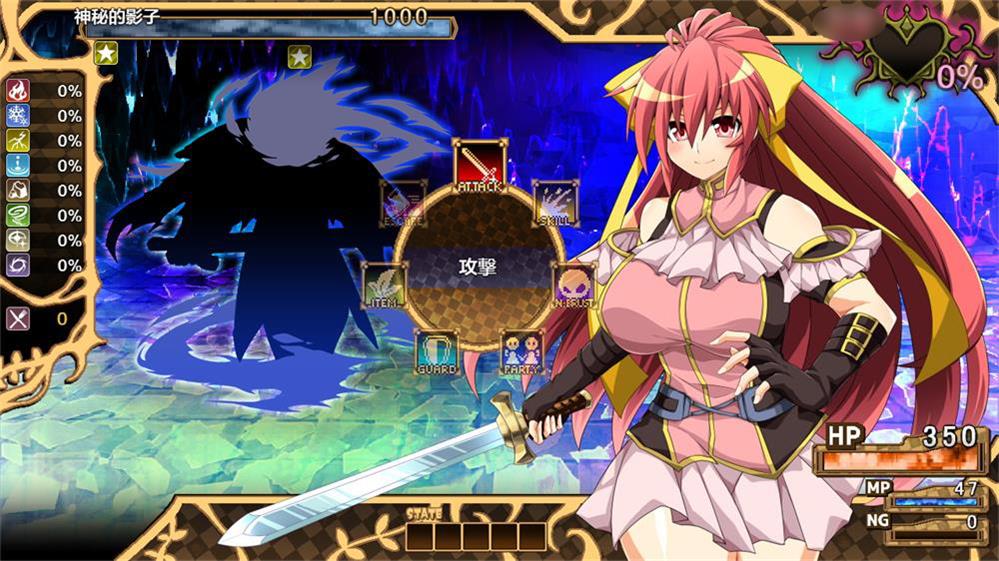The image size is (999, 561).
Task: Select the dimmed ESCAPE command
Action: pyautogui.click(x=404, y=203)
